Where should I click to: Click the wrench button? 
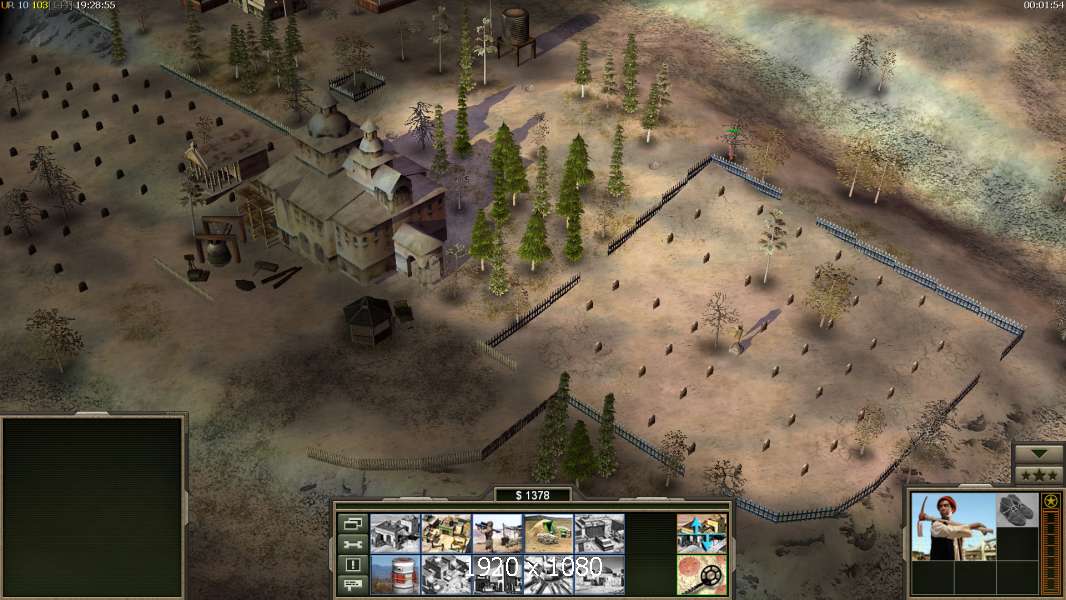(x=351, y=544)
